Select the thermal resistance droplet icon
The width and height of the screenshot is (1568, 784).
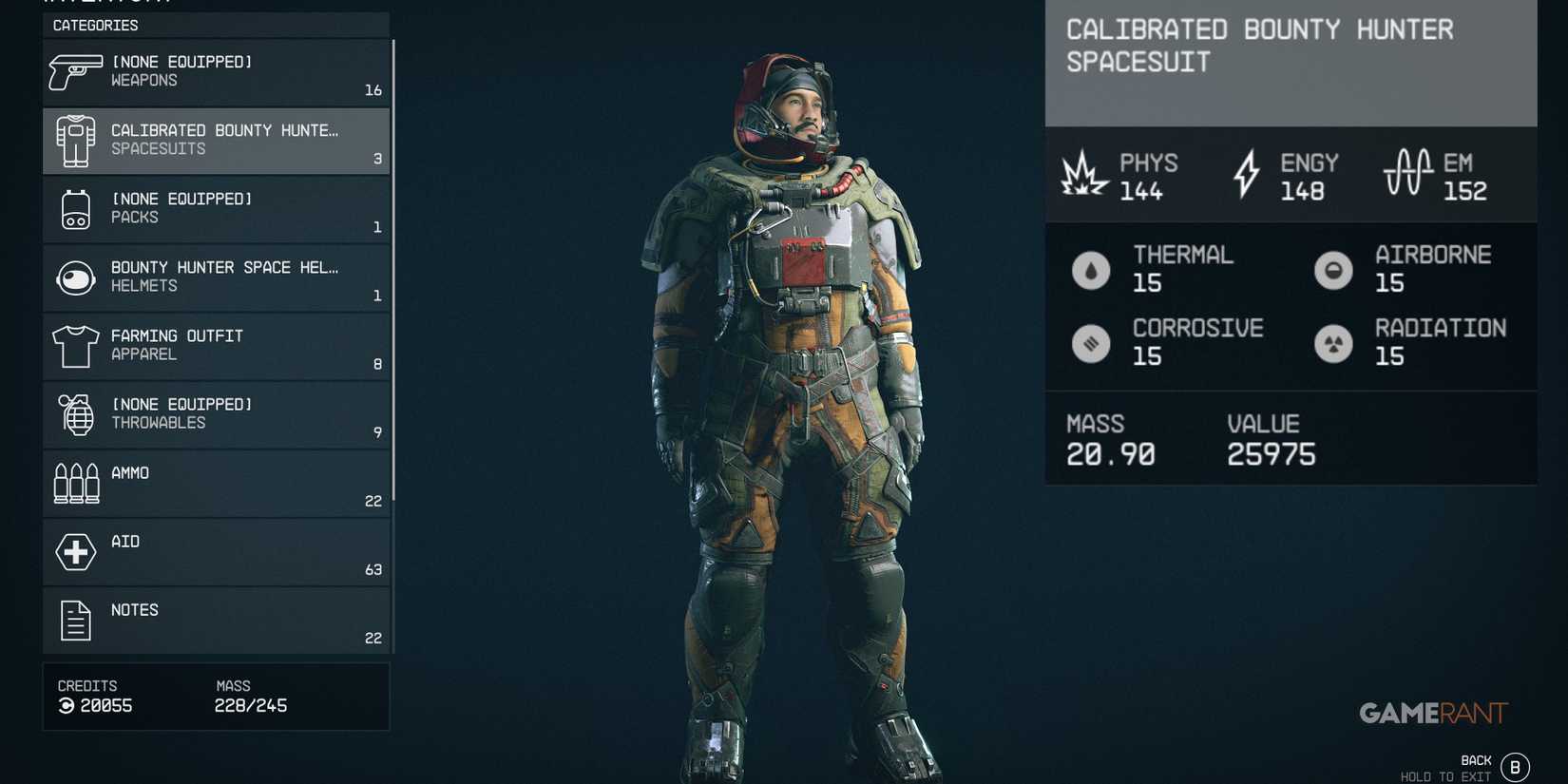click(x=1090, y=270)
